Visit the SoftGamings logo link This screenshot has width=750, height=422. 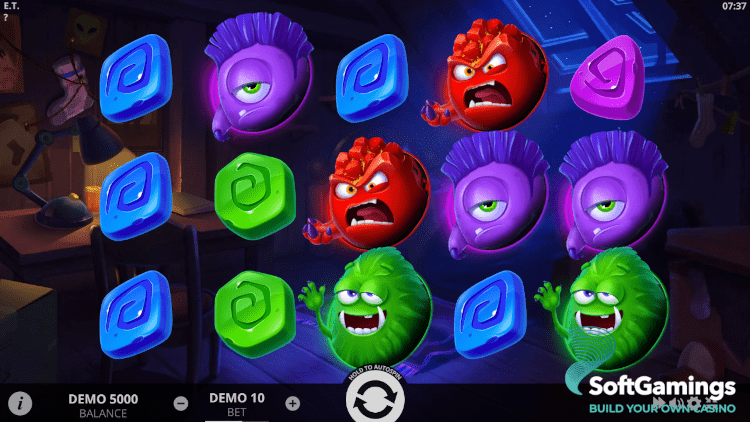pos(660,393)
